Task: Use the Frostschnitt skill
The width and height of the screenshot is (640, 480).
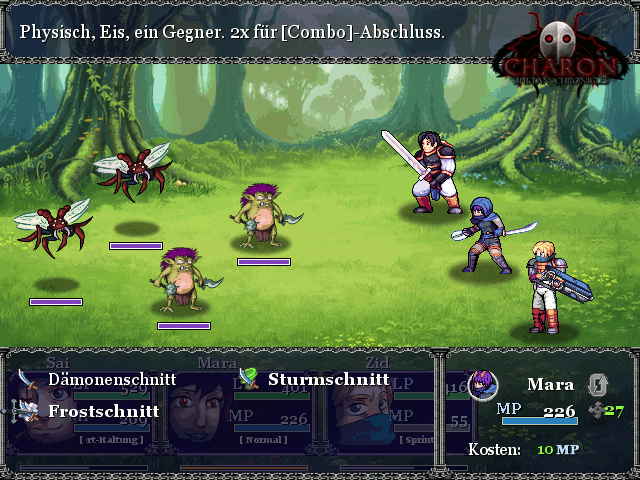Action: pyautogui.click(x=102, y=411)
